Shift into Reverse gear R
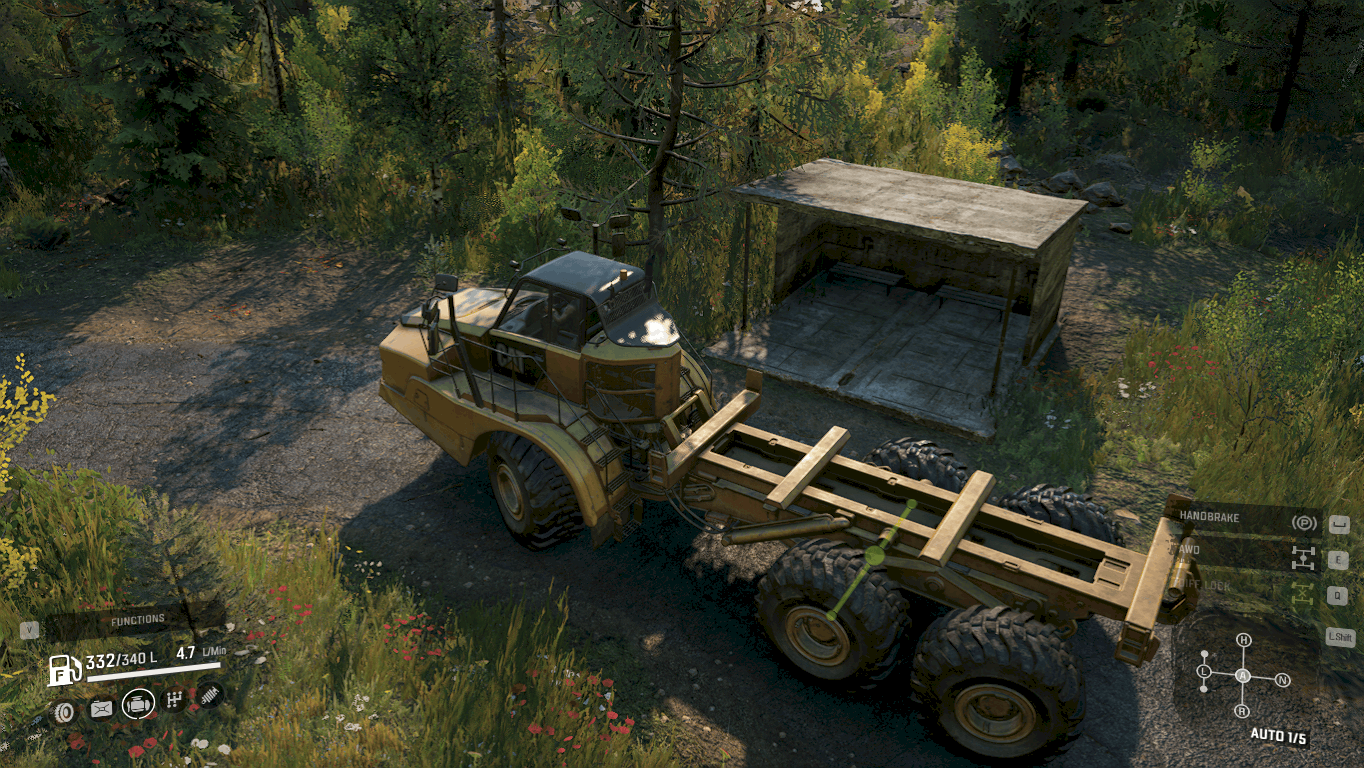The height and width of the screenshot is (768, 1364). pos(1242,711)
